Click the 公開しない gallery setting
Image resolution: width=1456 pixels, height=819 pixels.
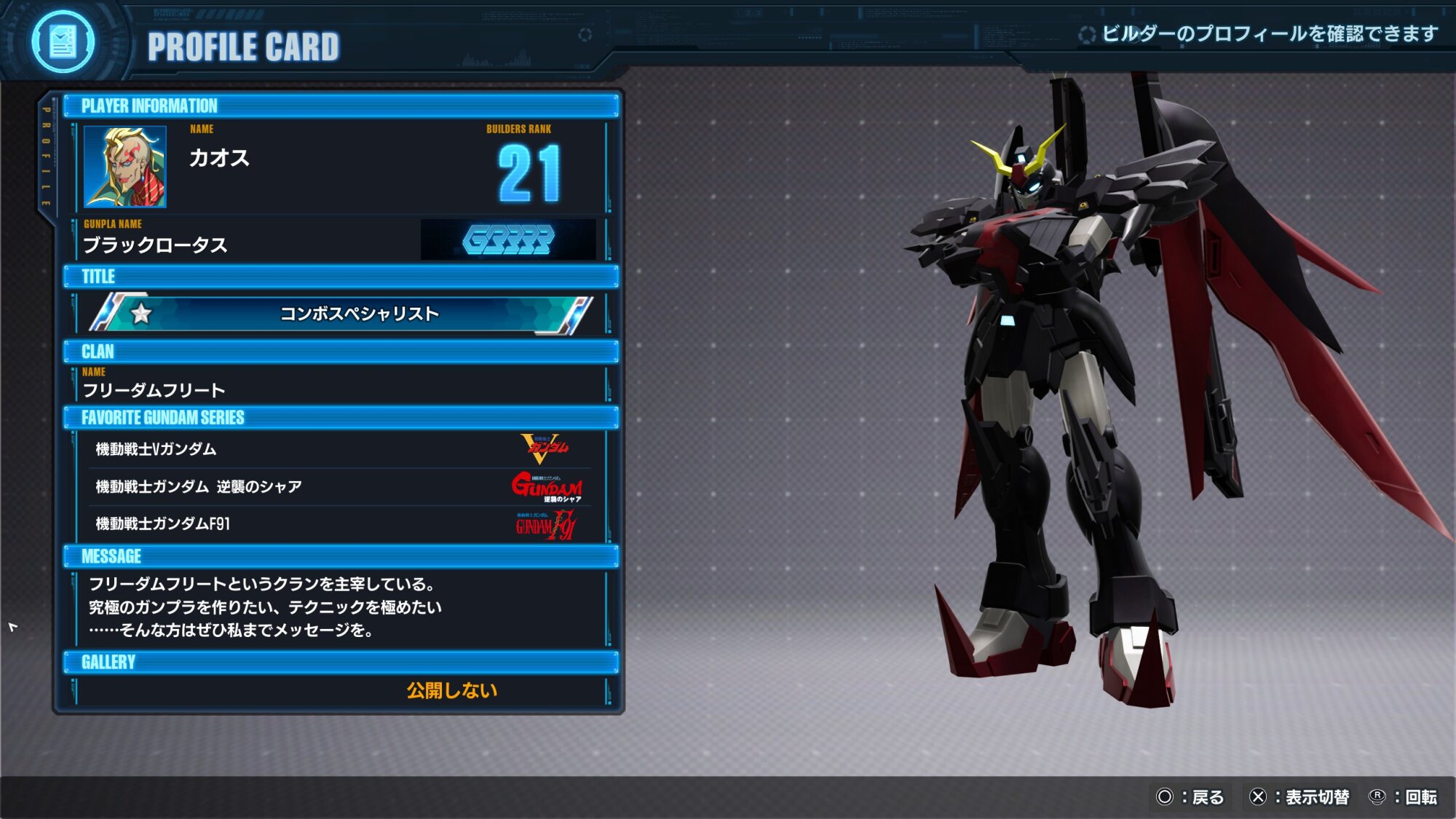(451, 690)
